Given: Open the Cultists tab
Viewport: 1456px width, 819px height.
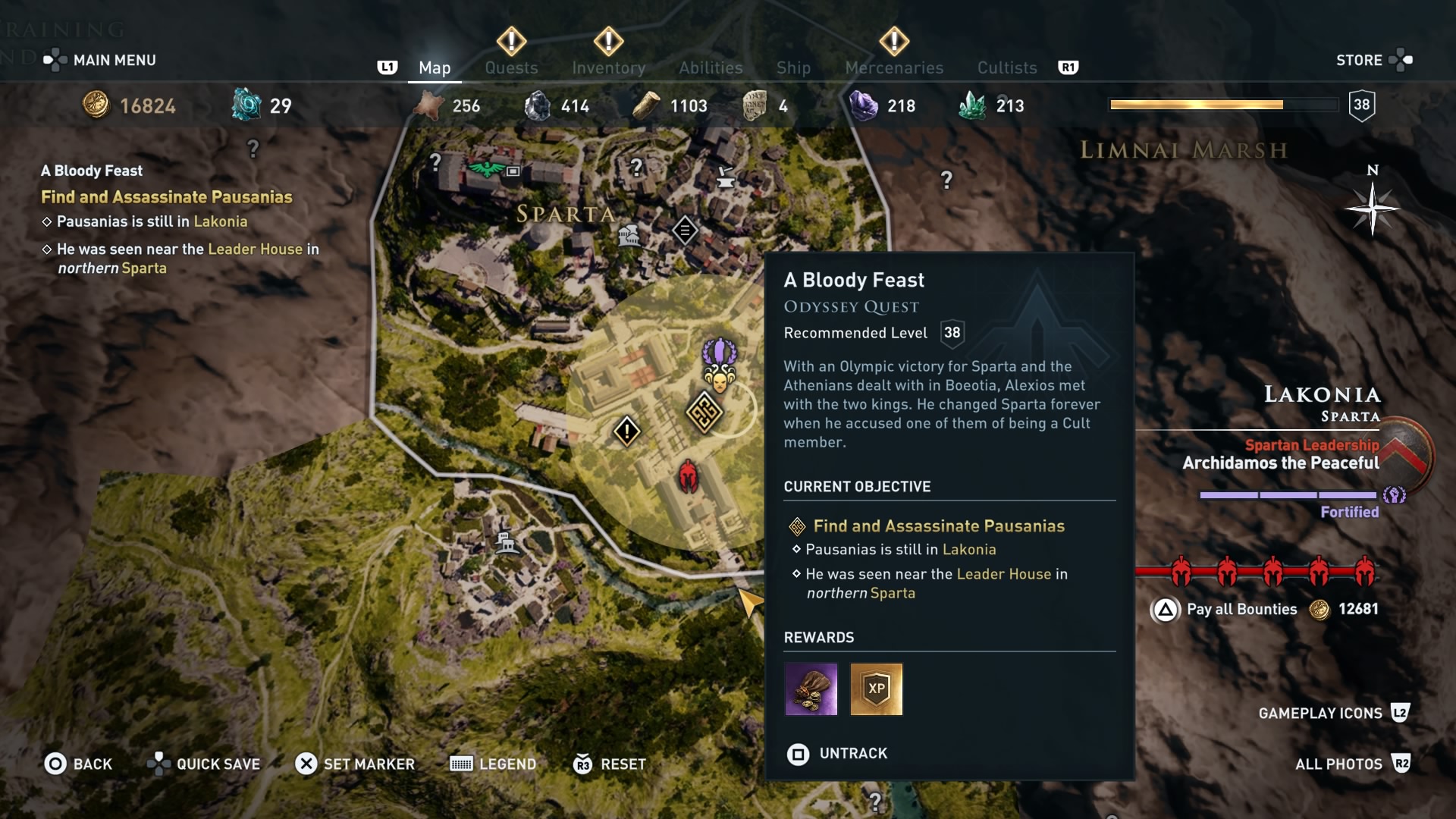Looking at the screenshot, I should click(1006, 67).
